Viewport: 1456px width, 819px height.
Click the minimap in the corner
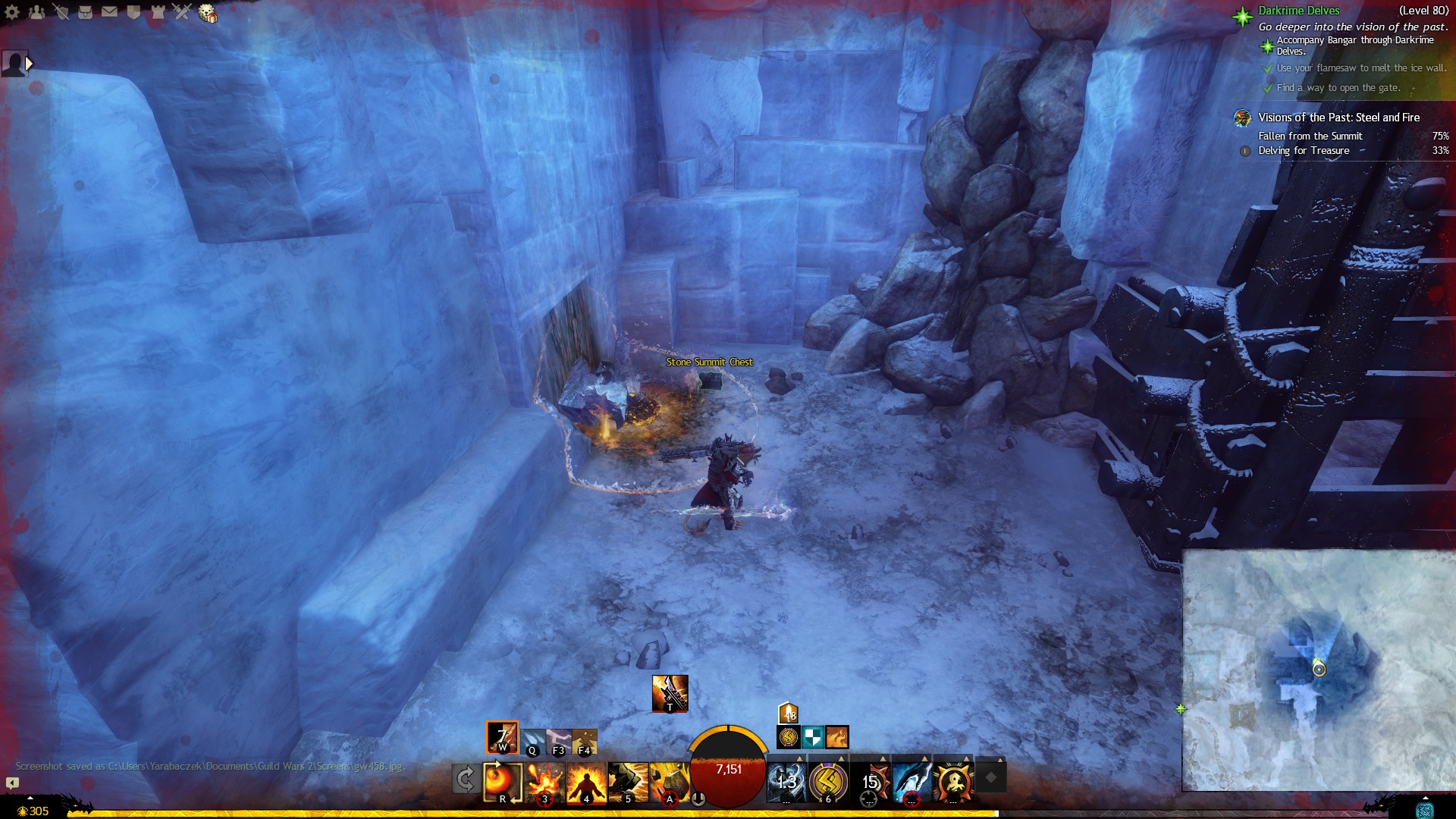tap(1318, 670)
